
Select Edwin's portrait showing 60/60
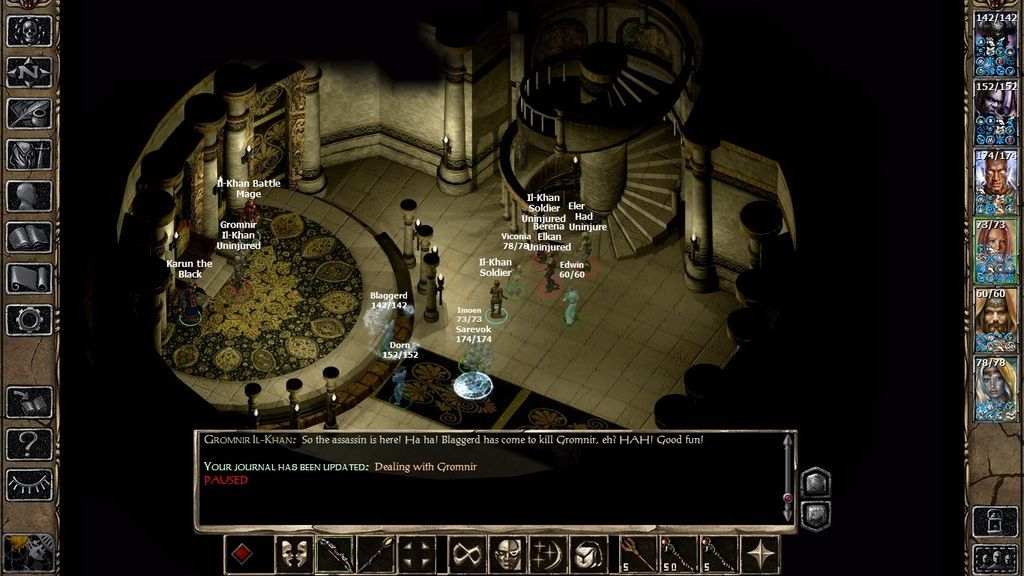click(995, 320)
